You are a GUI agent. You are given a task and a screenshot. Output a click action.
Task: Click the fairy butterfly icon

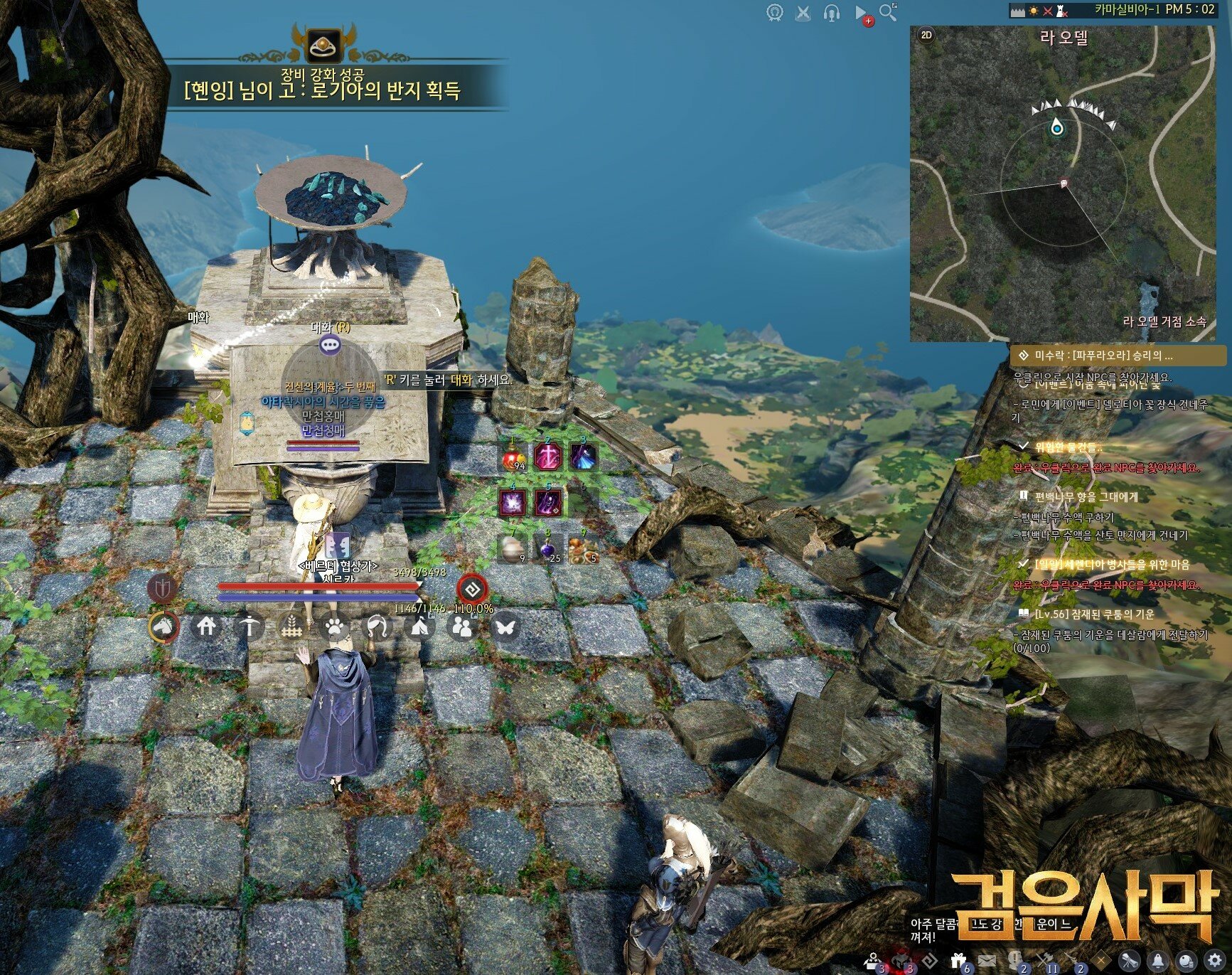click(x=505, y=627)
